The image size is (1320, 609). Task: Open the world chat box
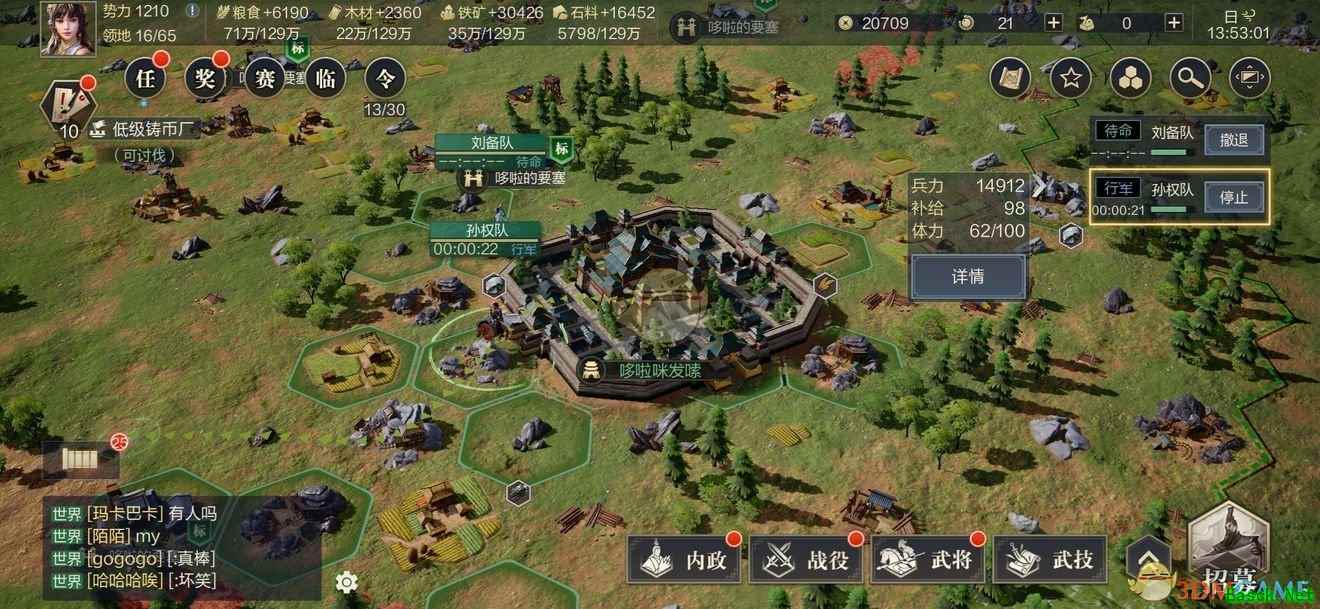(x=180, y=548)
